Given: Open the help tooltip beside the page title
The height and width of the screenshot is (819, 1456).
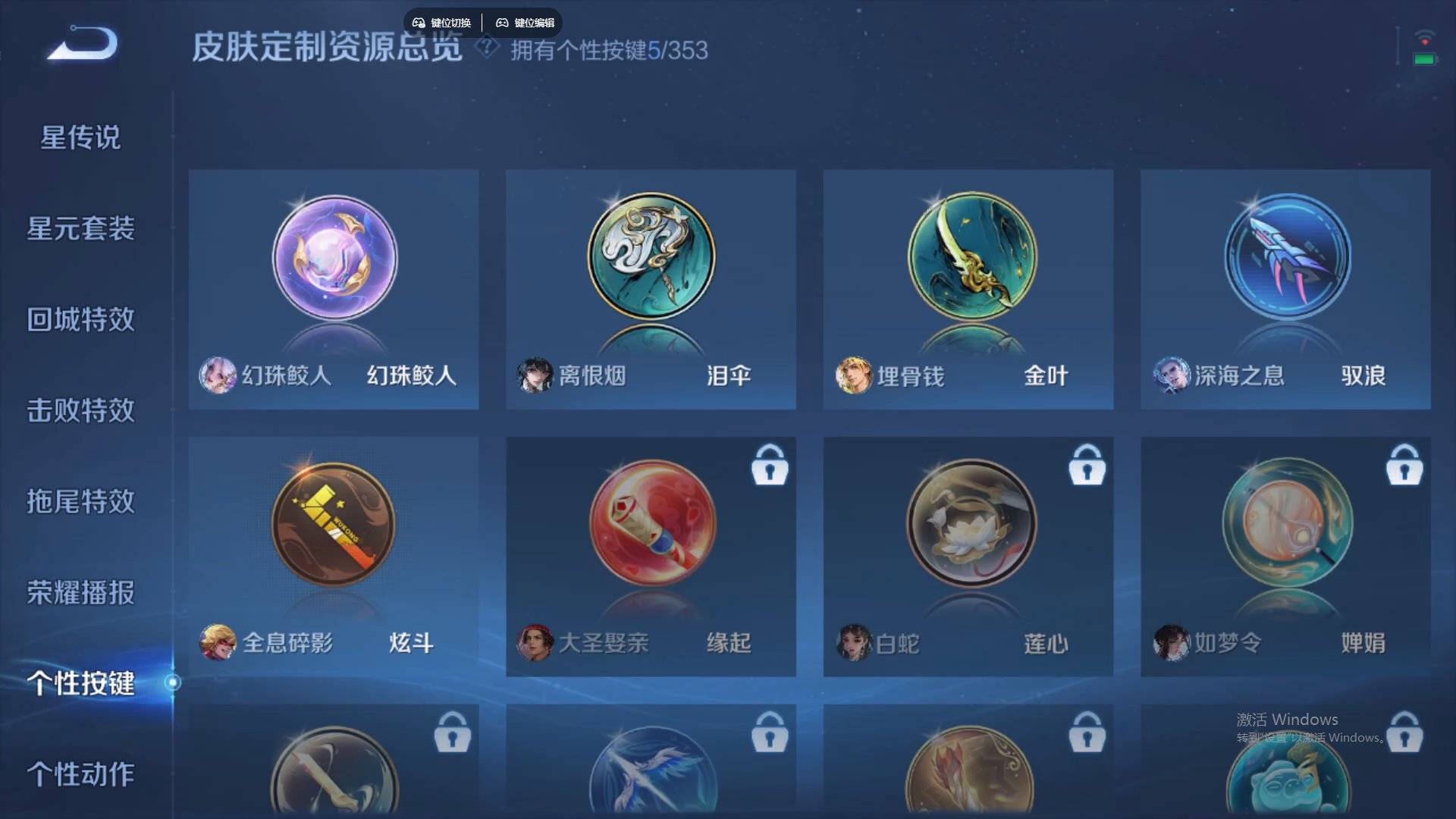Looking at the screenshot, I should click(x=485, y=49).
